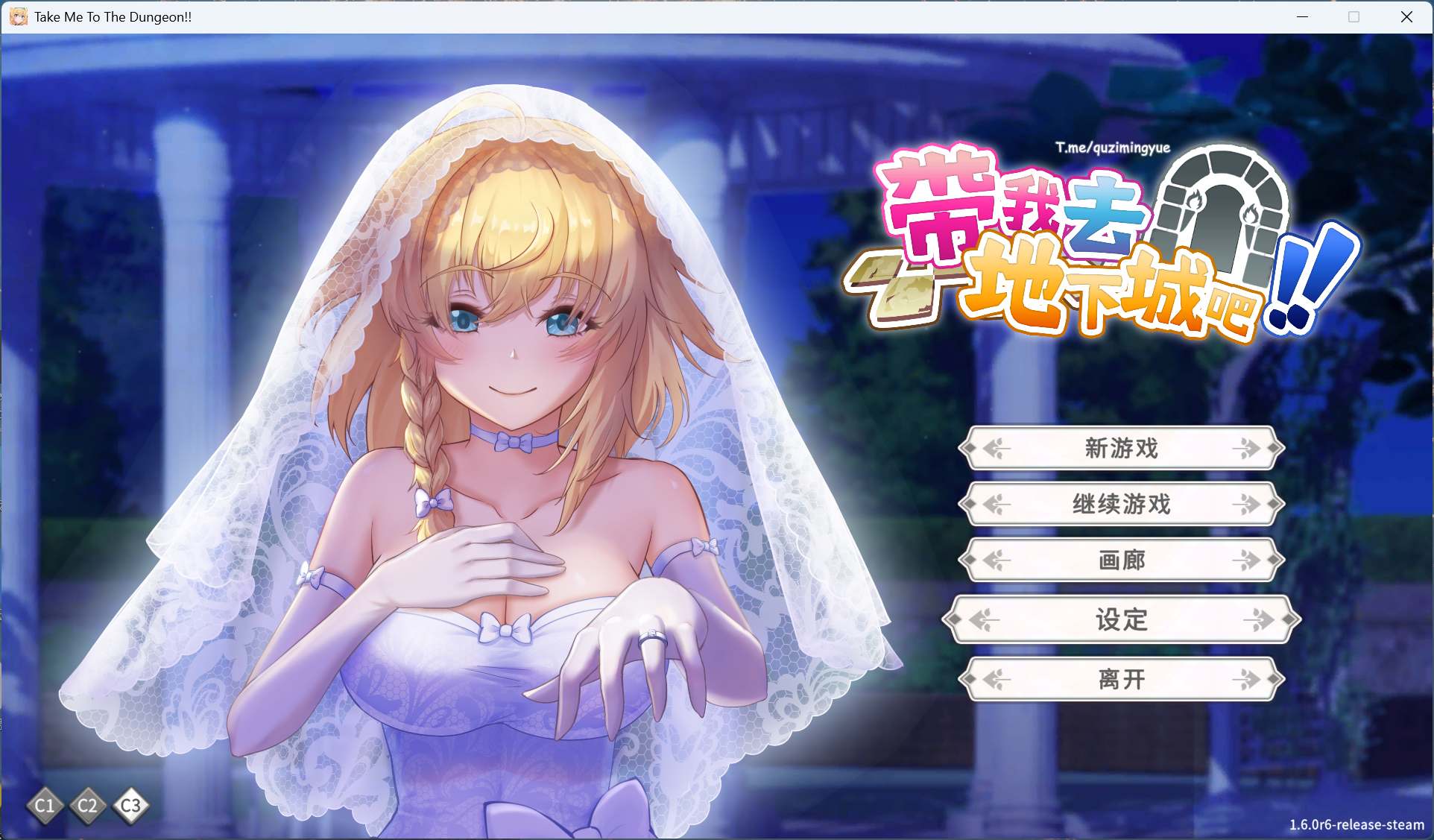This screenshot has height=840, width=1434.
Task: Toggle the highlighted C3 diamond badge
Action: click(131, 806)
